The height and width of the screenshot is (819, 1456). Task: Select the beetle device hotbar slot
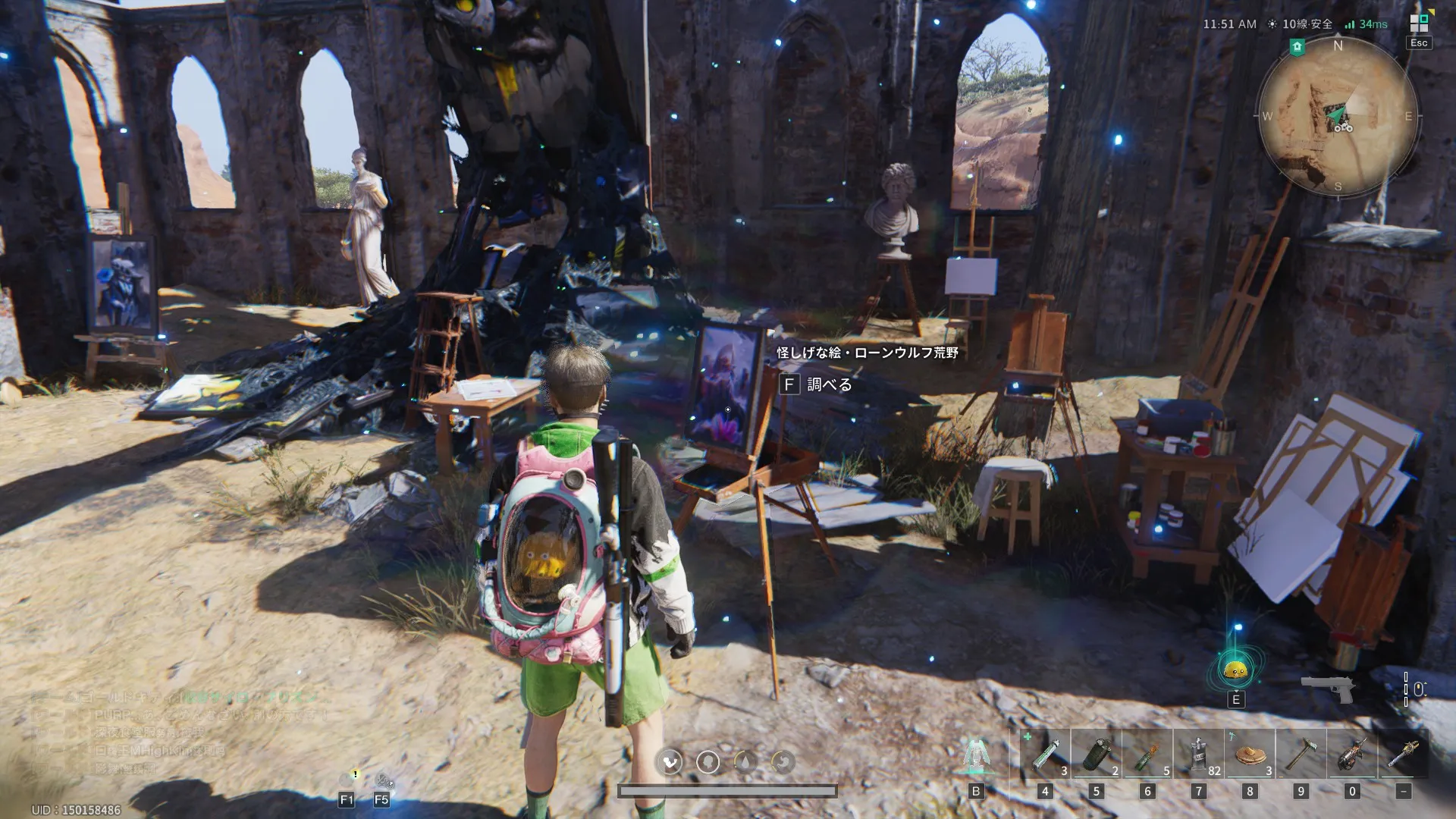click(1352, 755)
